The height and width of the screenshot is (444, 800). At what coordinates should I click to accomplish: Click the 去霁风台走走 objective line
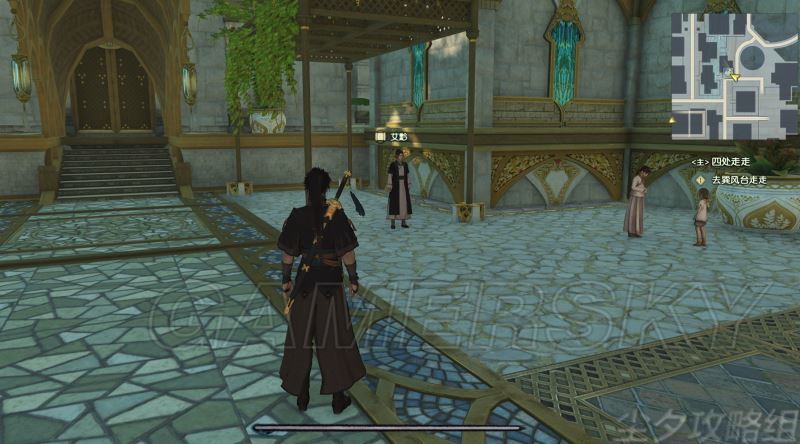tap(738, 180)
